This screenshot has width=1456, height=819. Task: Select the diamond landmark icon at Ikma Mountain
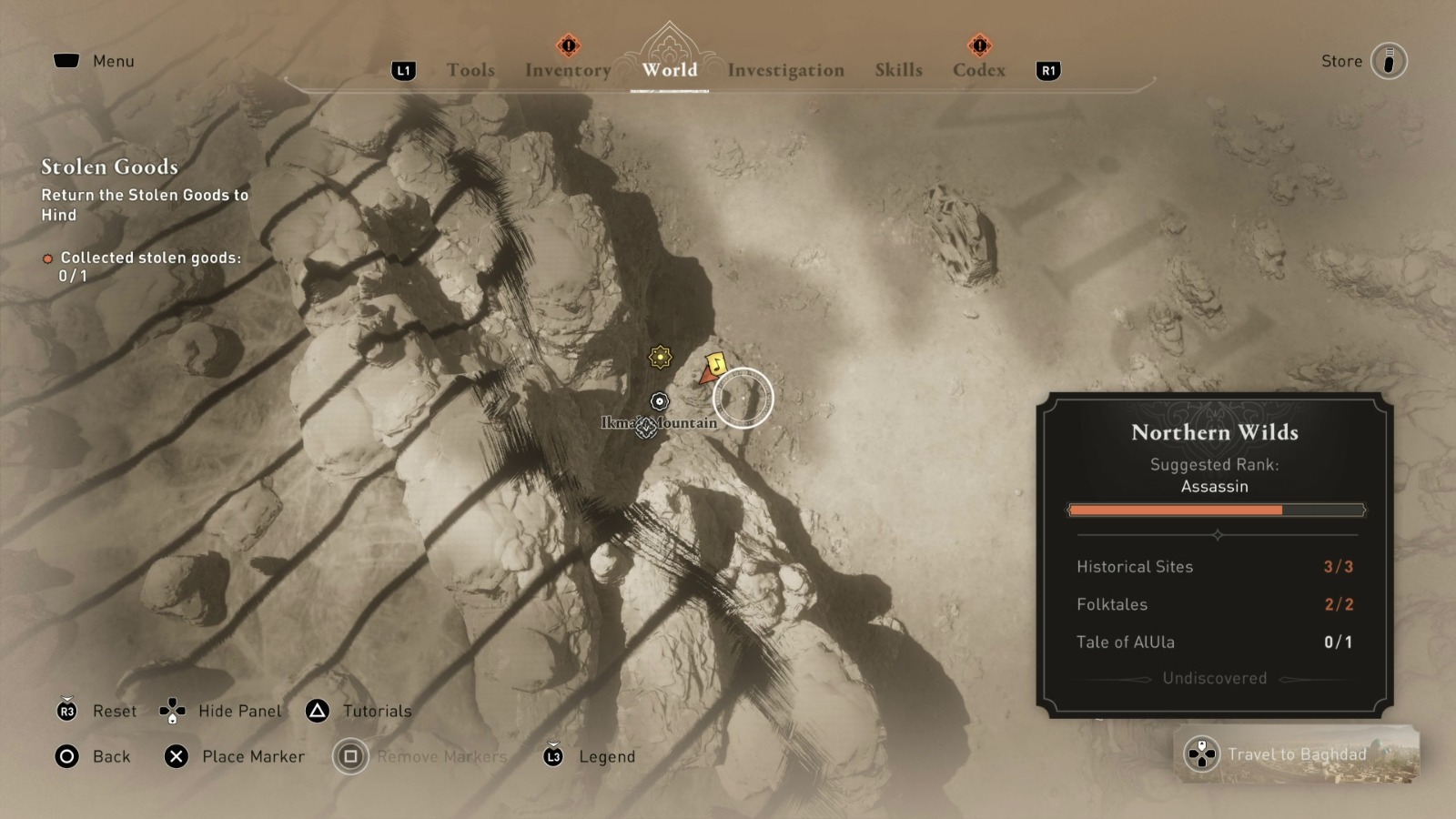pyautogui.click(x=646, y=430)
